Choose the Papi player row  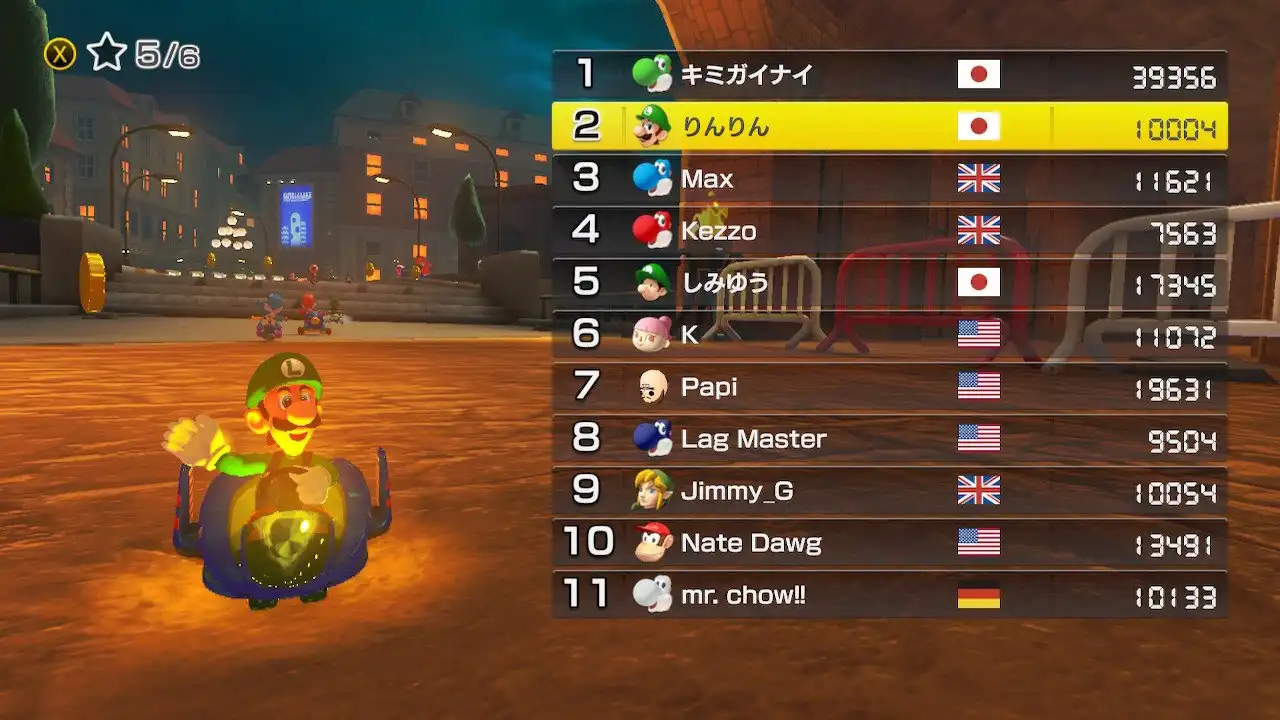pyautogui.click(x=889, y=387)
